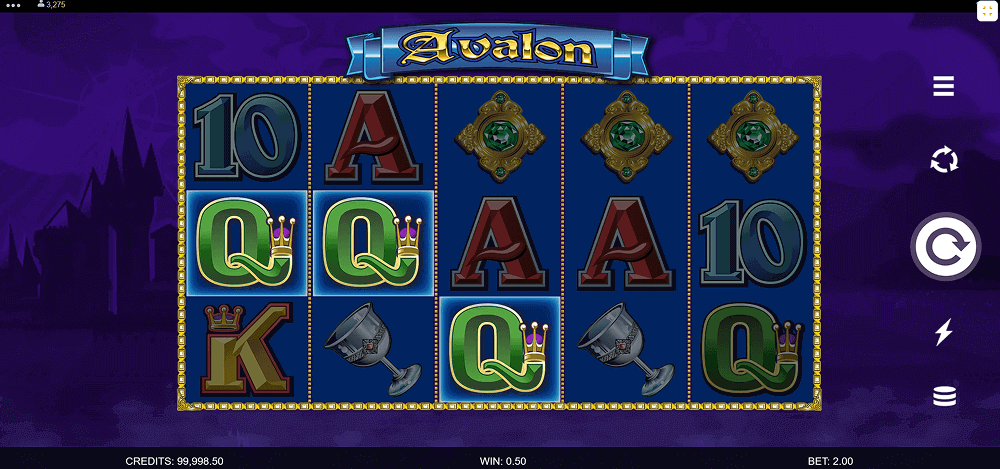Spin the reels with the large round button
This screenshot has width=1000, height=469.
pyautogui.click(x=944, y=246)
